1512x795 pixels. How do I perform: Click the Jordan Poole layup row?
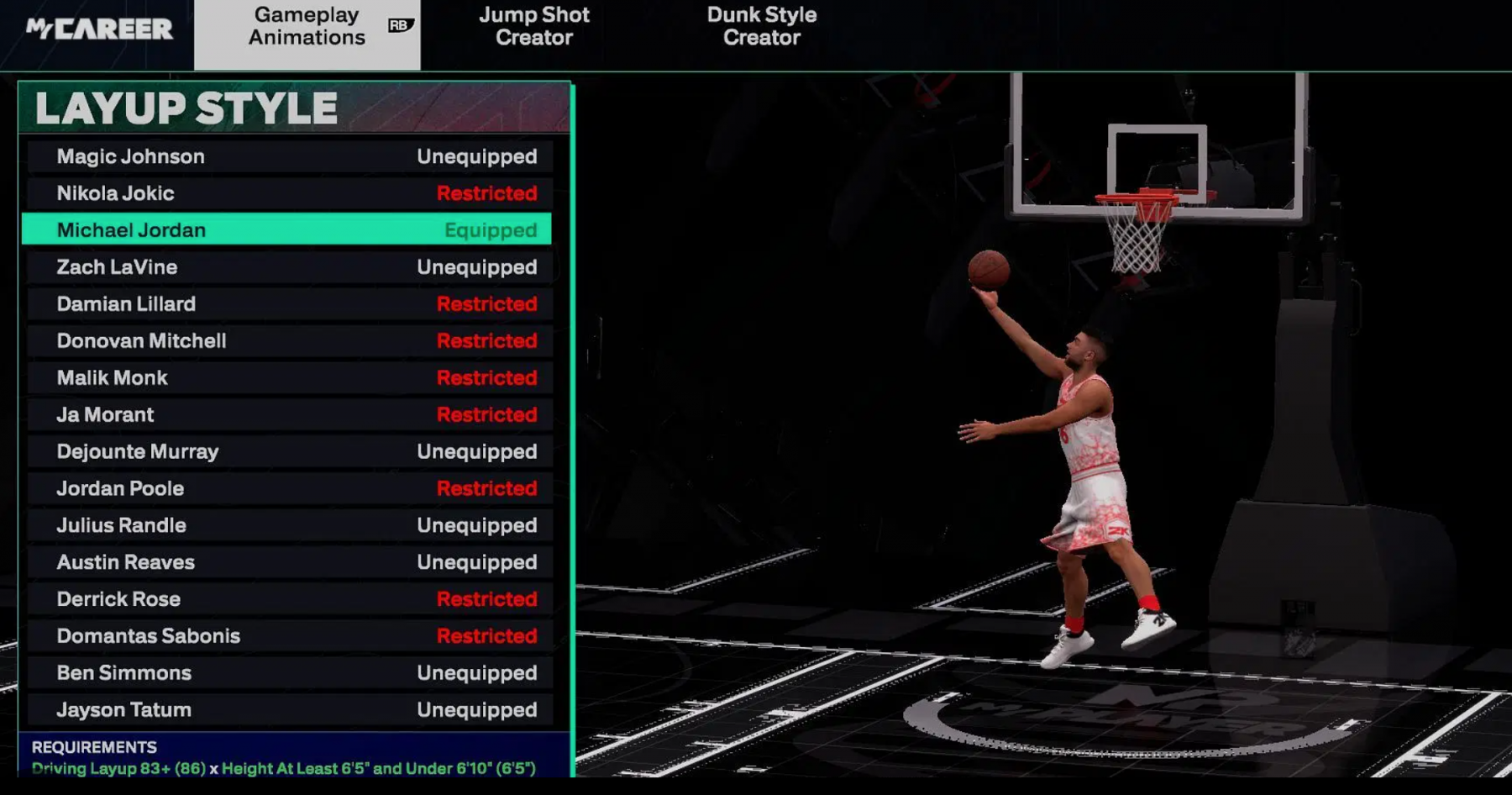tap(289, 489)
